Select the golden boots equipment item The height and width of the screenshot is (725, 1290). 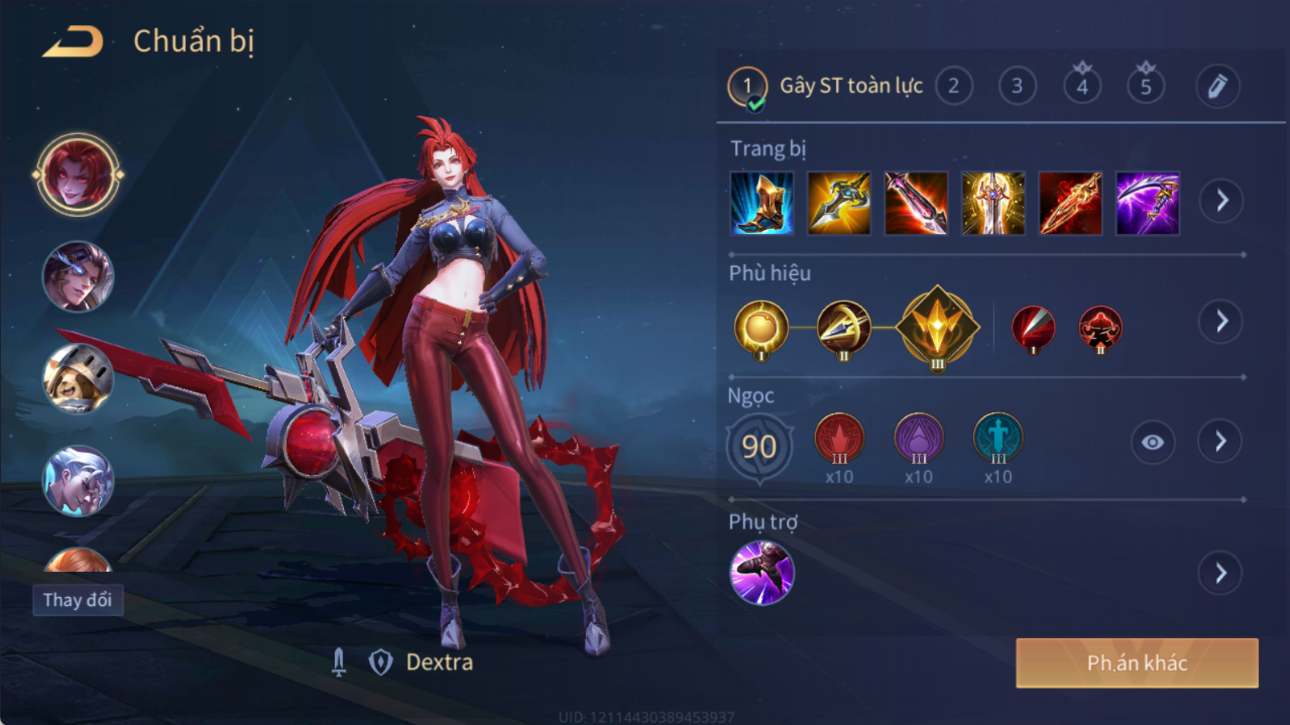point(762,204)
